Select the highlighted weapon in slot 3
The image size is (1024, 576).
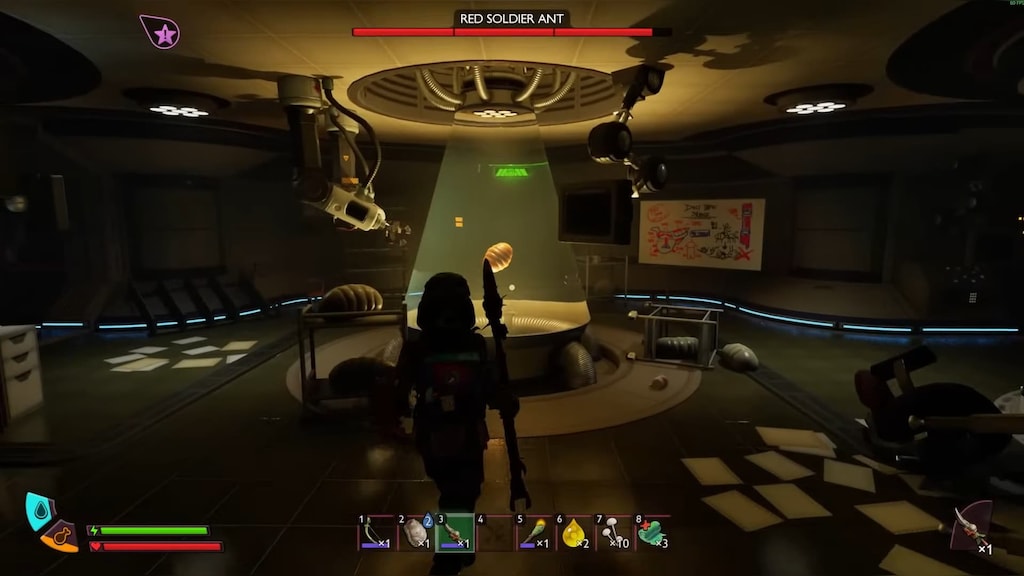pos(455,532)
